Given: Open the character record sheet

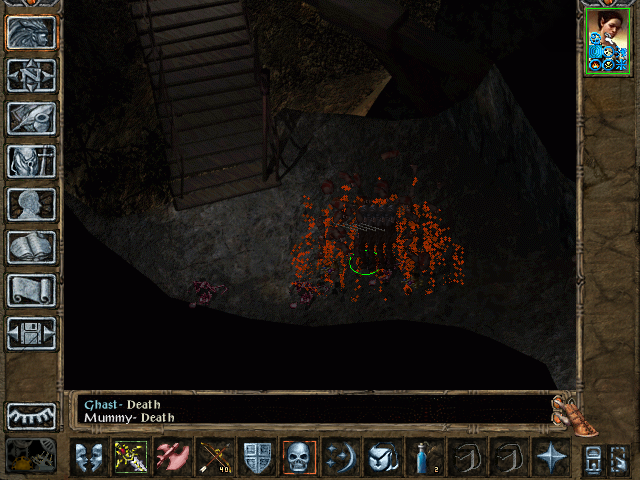Looking at the screenshot, I should (31, 204).
